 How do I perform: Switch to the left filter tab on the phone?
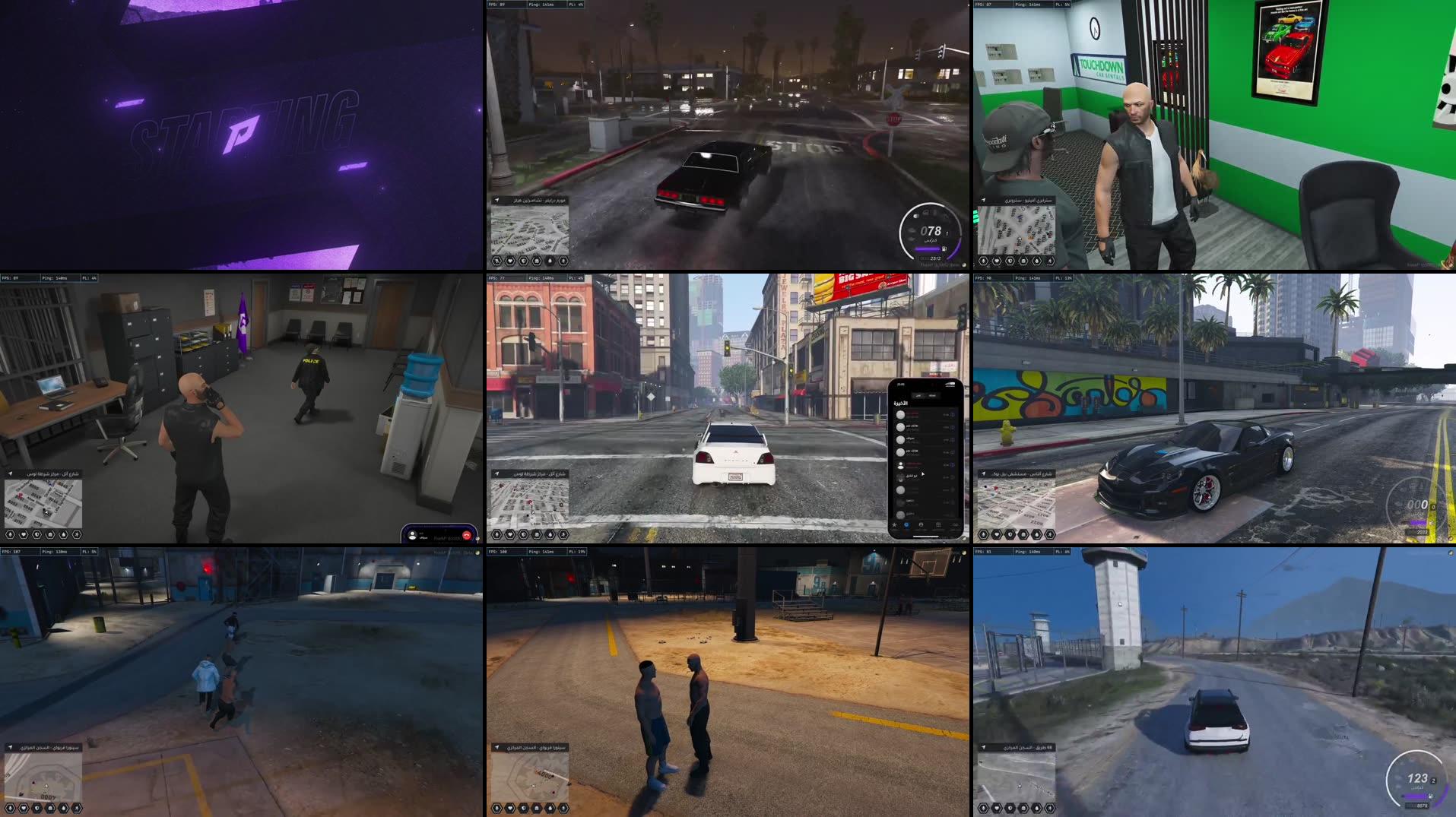pyautogui.click(x=918, y=396)
